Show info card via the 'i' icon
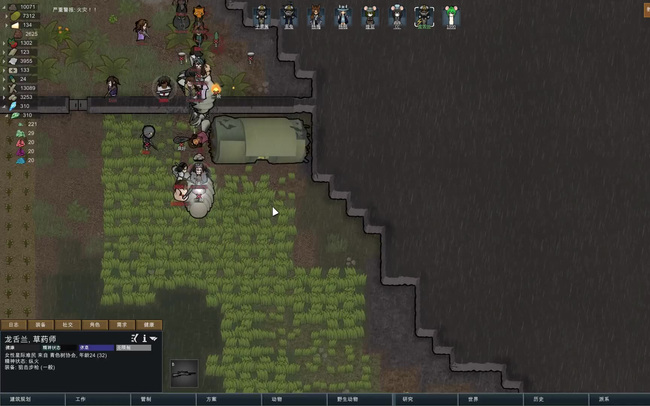Image resolution: width=650 pixels, height=406 pixels. (144, 339)
